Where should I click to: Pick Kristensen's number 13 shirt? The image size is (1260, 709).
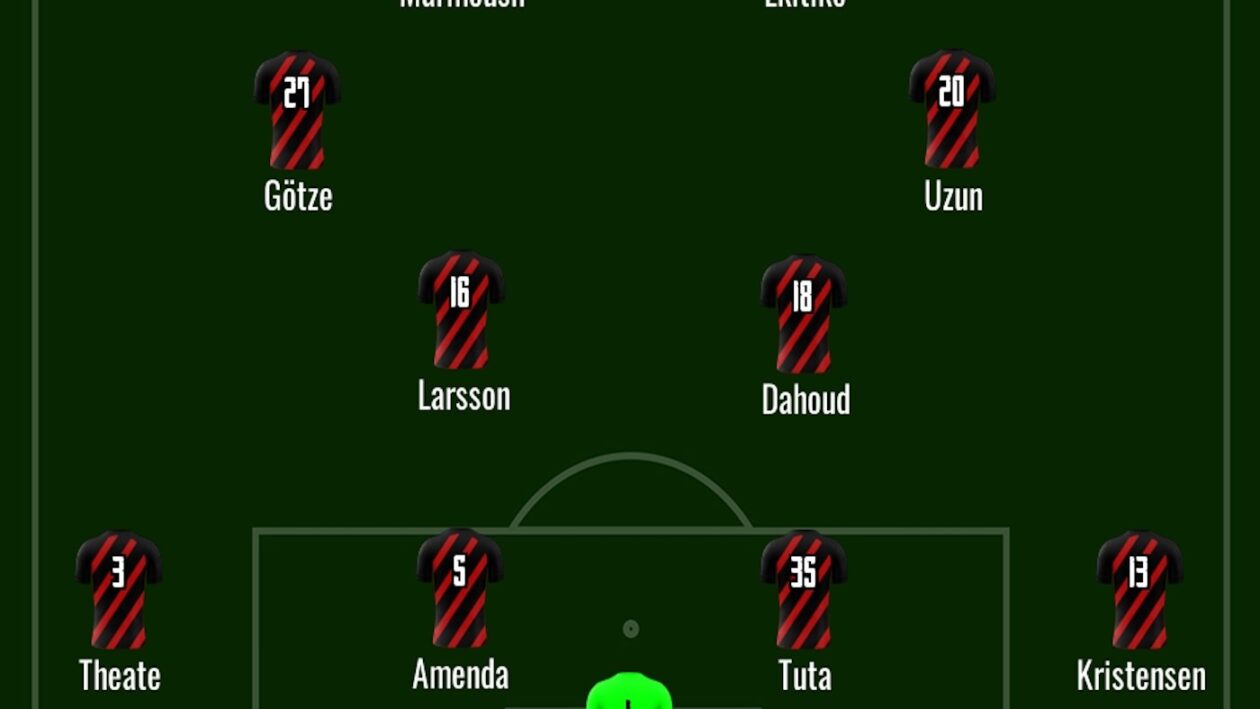click(1140, 590)
